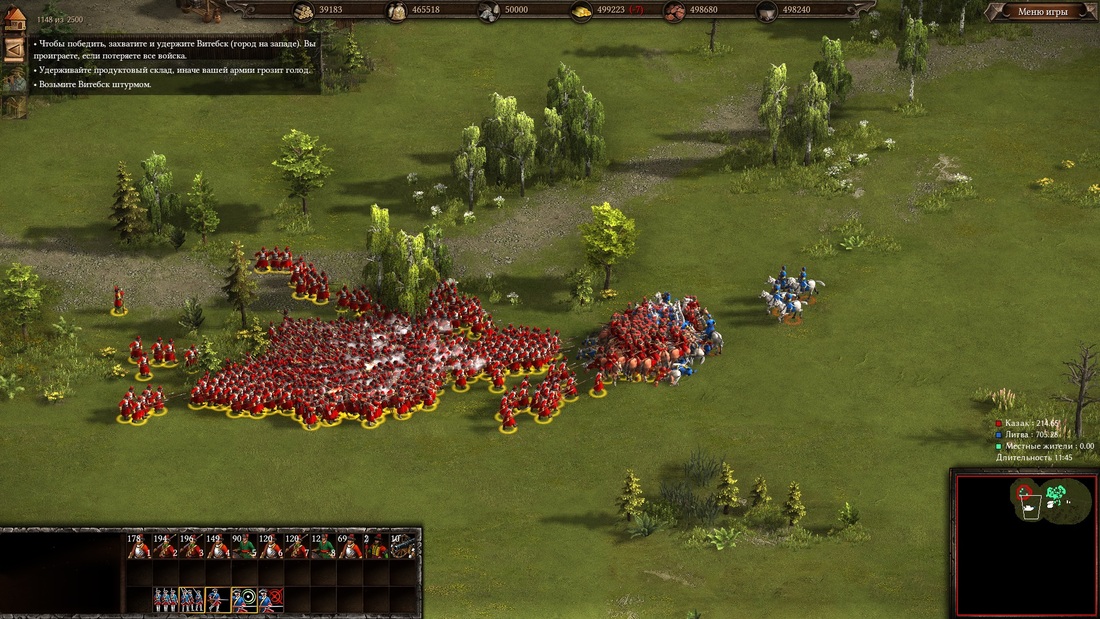Select the unit group numbered 1 with 178 soldiers
Screen dimensions: 1100x619
pyautogui.click(x=138, y=546)
